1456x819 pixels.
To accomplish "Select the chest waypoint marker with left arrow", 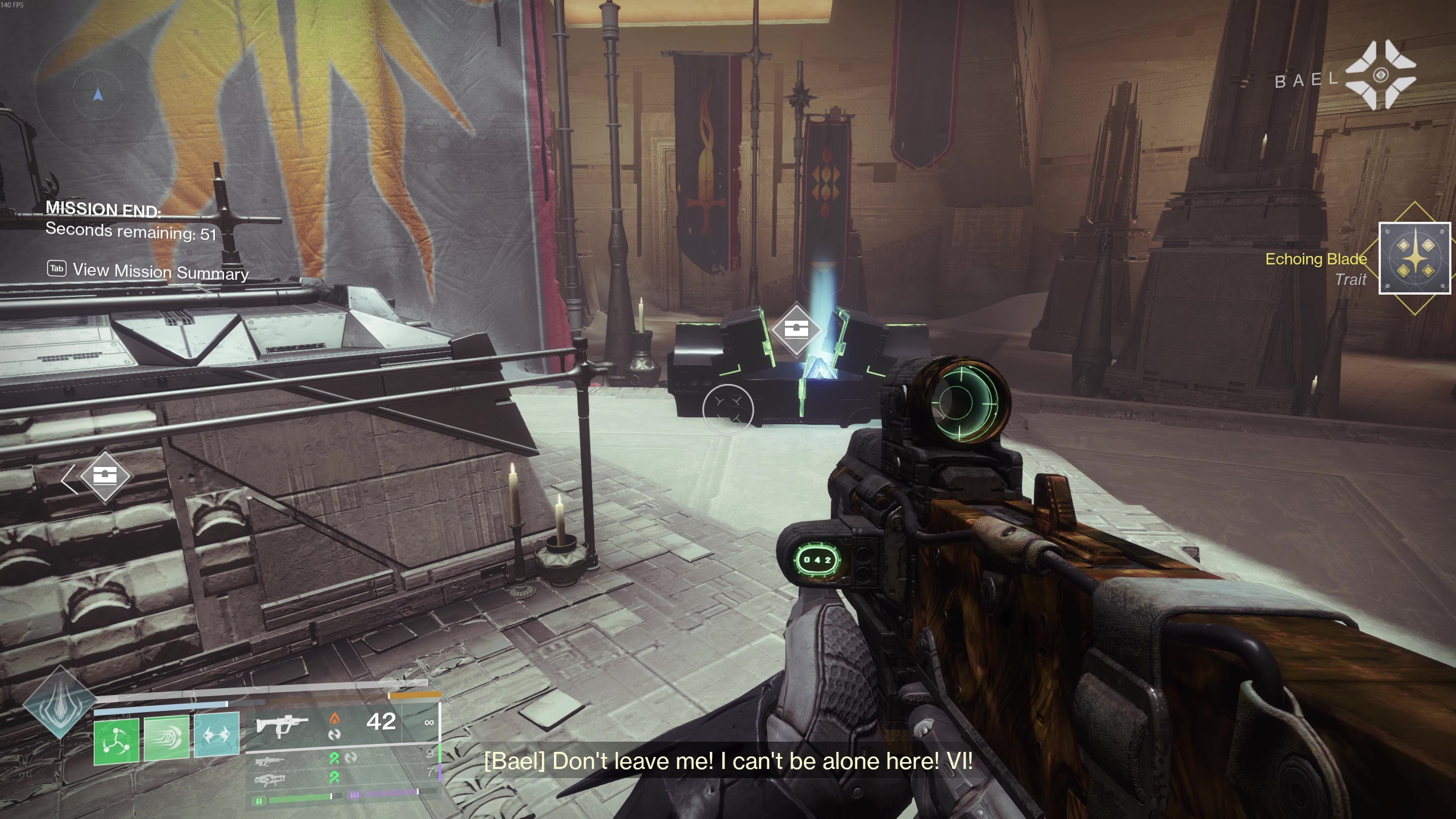I will pos(105,476).
